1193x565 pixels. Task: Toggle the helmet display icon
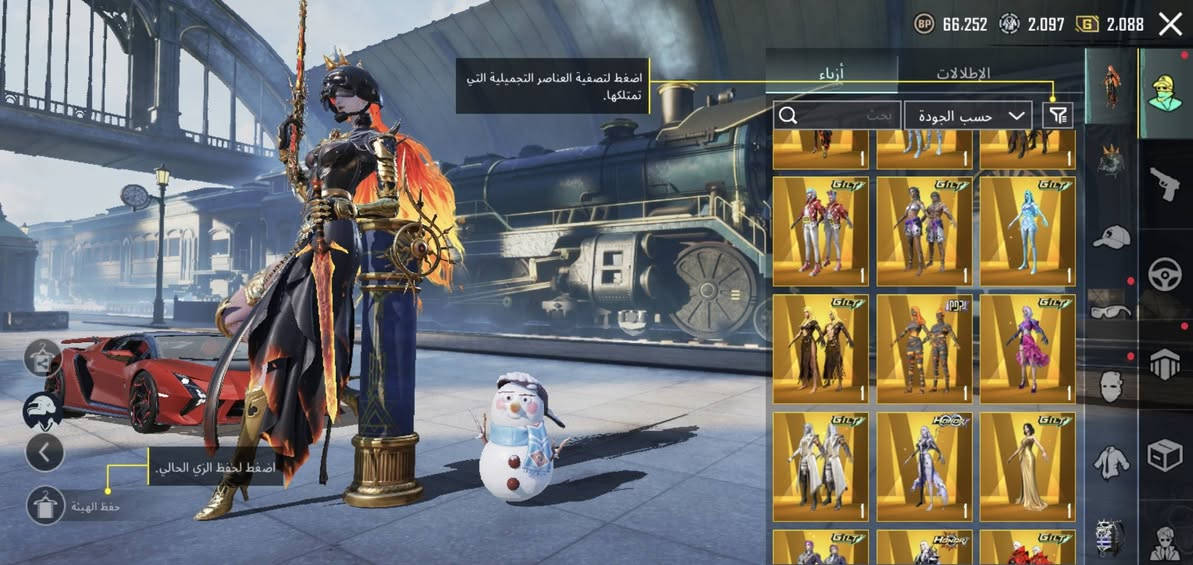tap(44, 407)
